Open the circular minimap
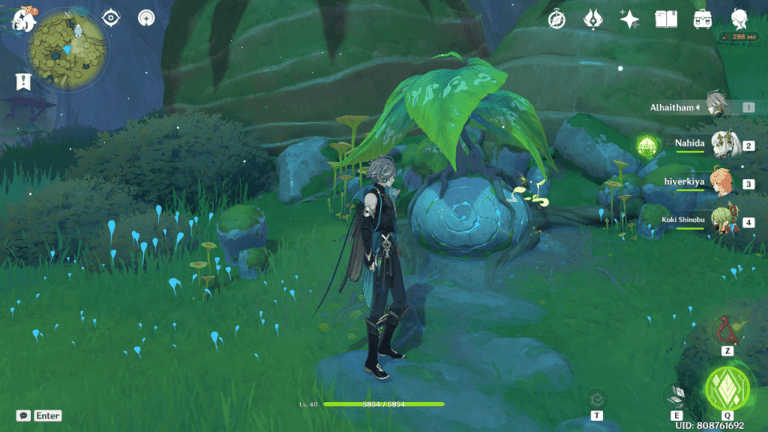Screen dimensions: 768x432 (68, 52)
